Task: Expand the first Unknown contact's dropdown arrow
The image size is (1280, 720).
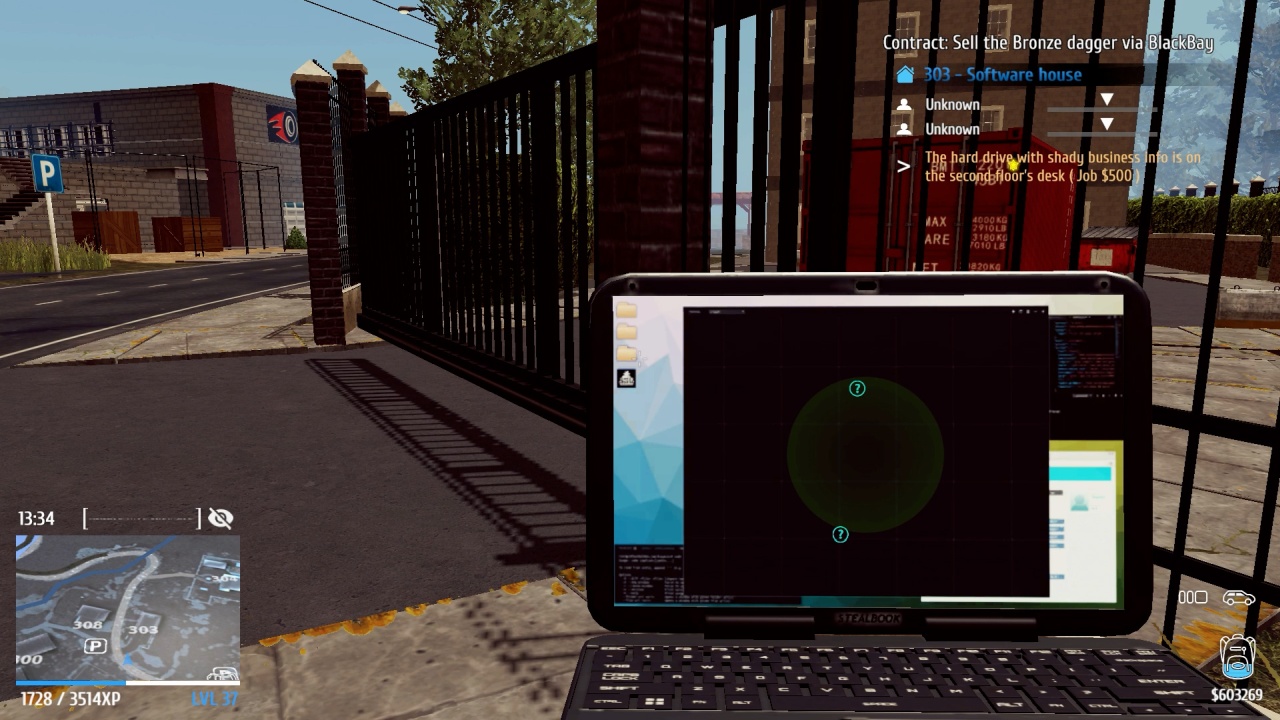Action: click(x=1107, y=99)
